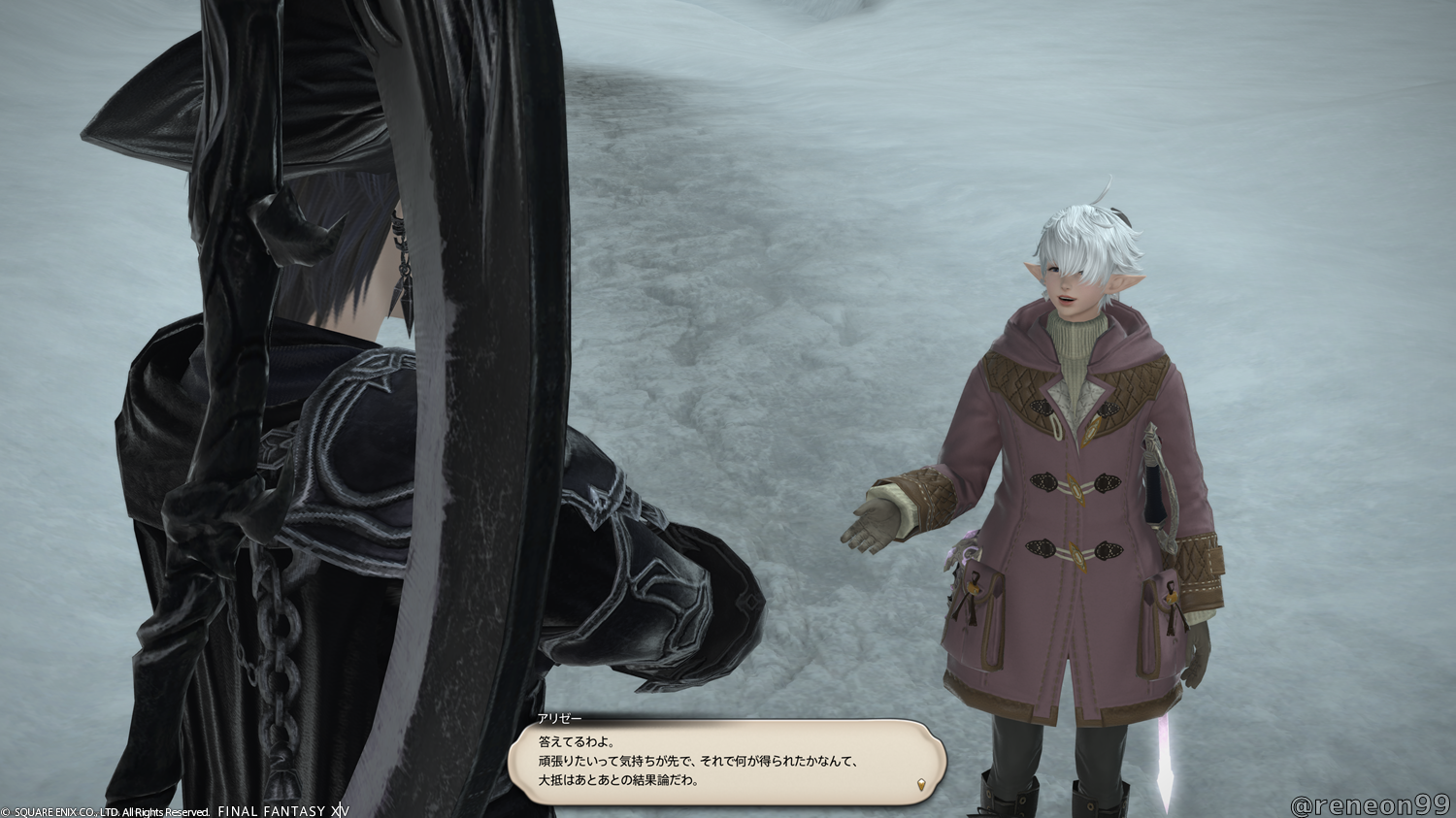This screenshot has height=818, width=1456.
Task: Click the golden continue arrow in dialogue box
Action: tap(920, 783)
